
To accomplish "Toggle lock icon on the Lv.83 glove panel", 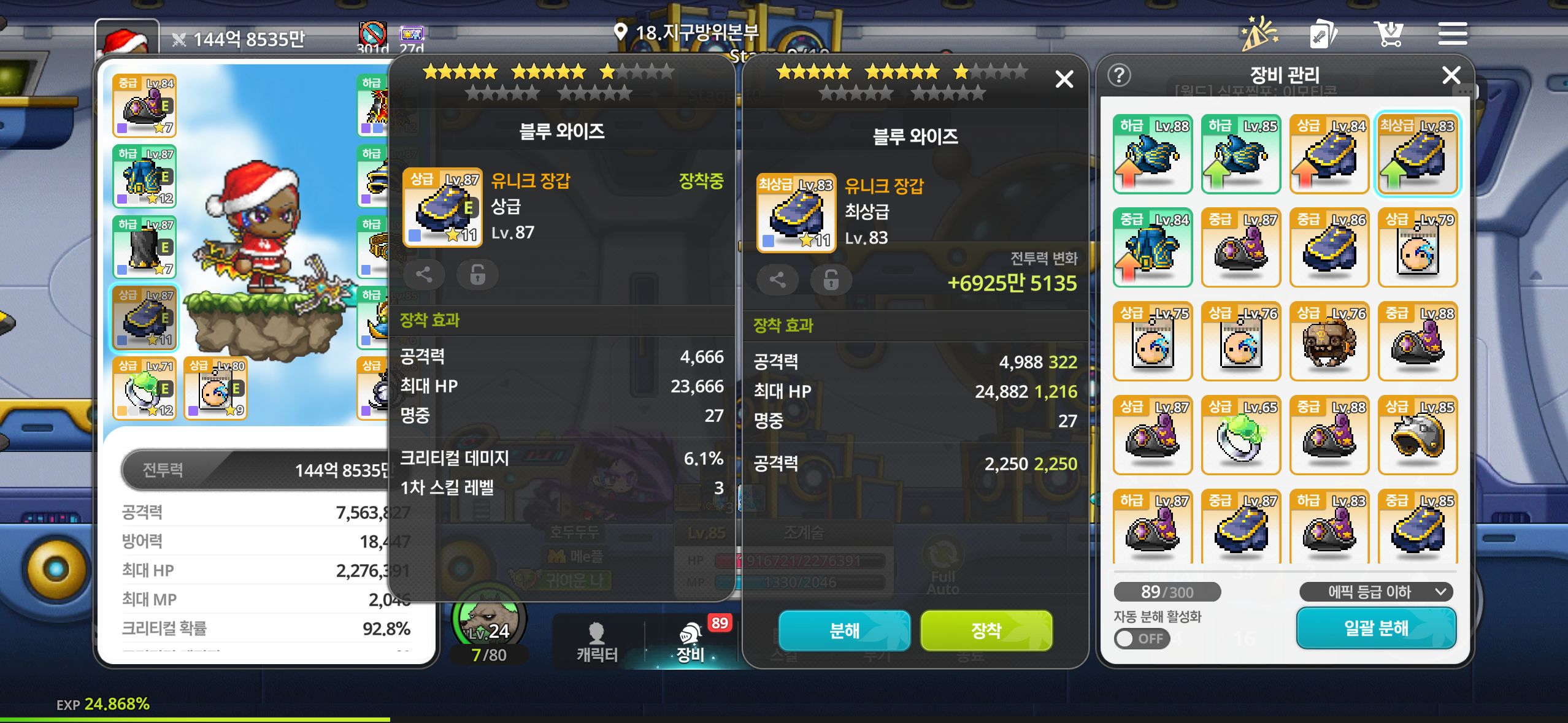I will 831,280.
